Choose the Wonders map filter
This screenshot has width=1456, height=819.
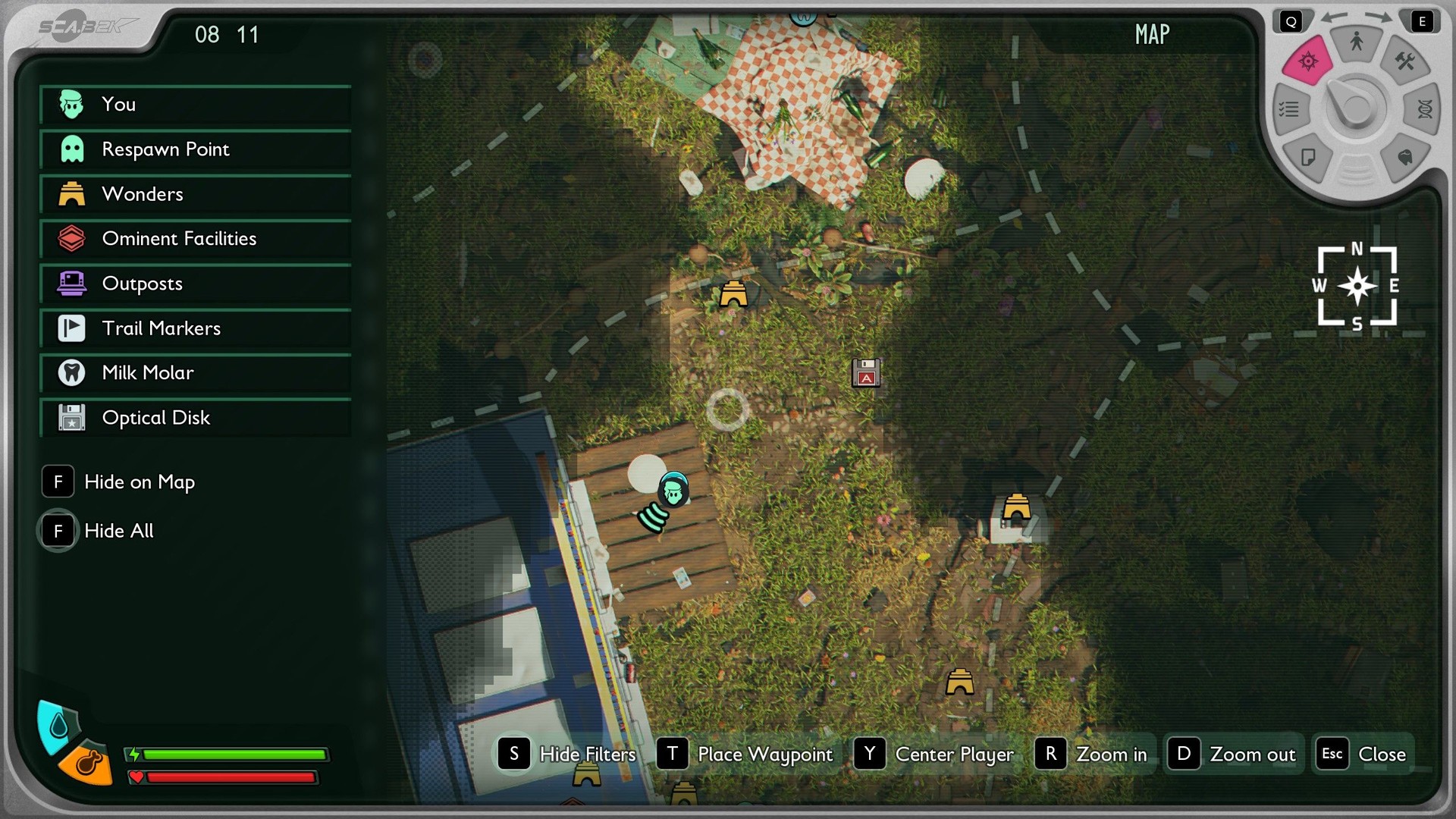click(195, 194)
